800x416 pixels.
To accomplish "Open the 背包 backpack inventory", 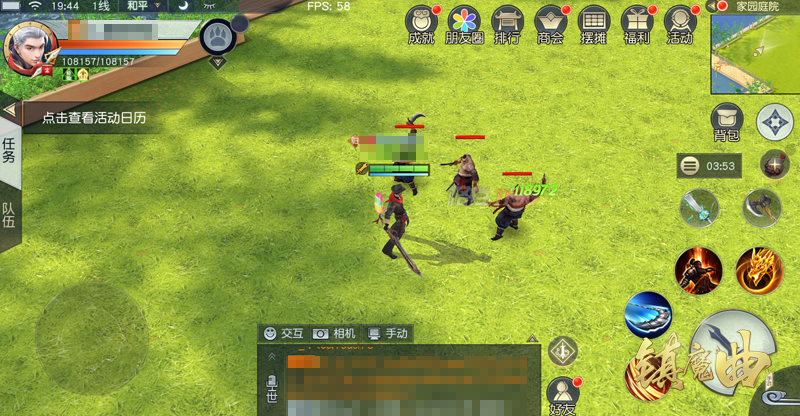I will point(726,122).
